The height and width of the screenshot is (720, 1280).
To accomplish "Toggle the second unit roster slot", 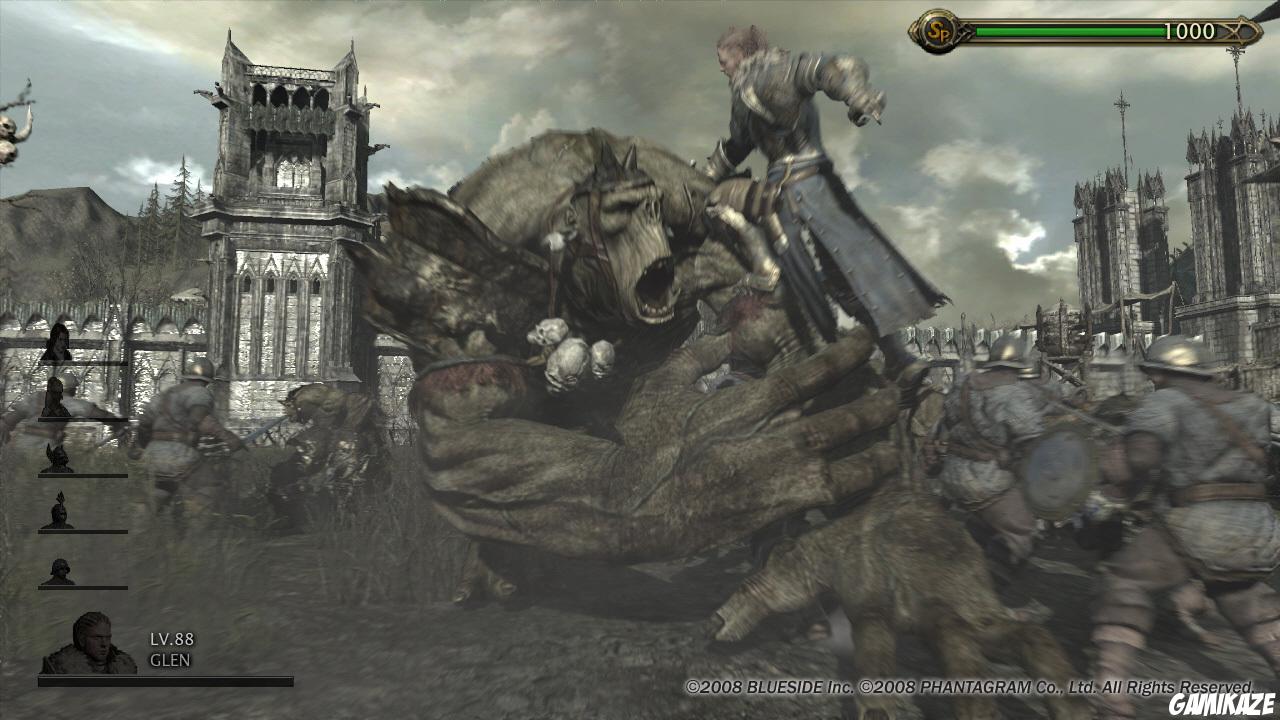I will click(x=57, y=397).
